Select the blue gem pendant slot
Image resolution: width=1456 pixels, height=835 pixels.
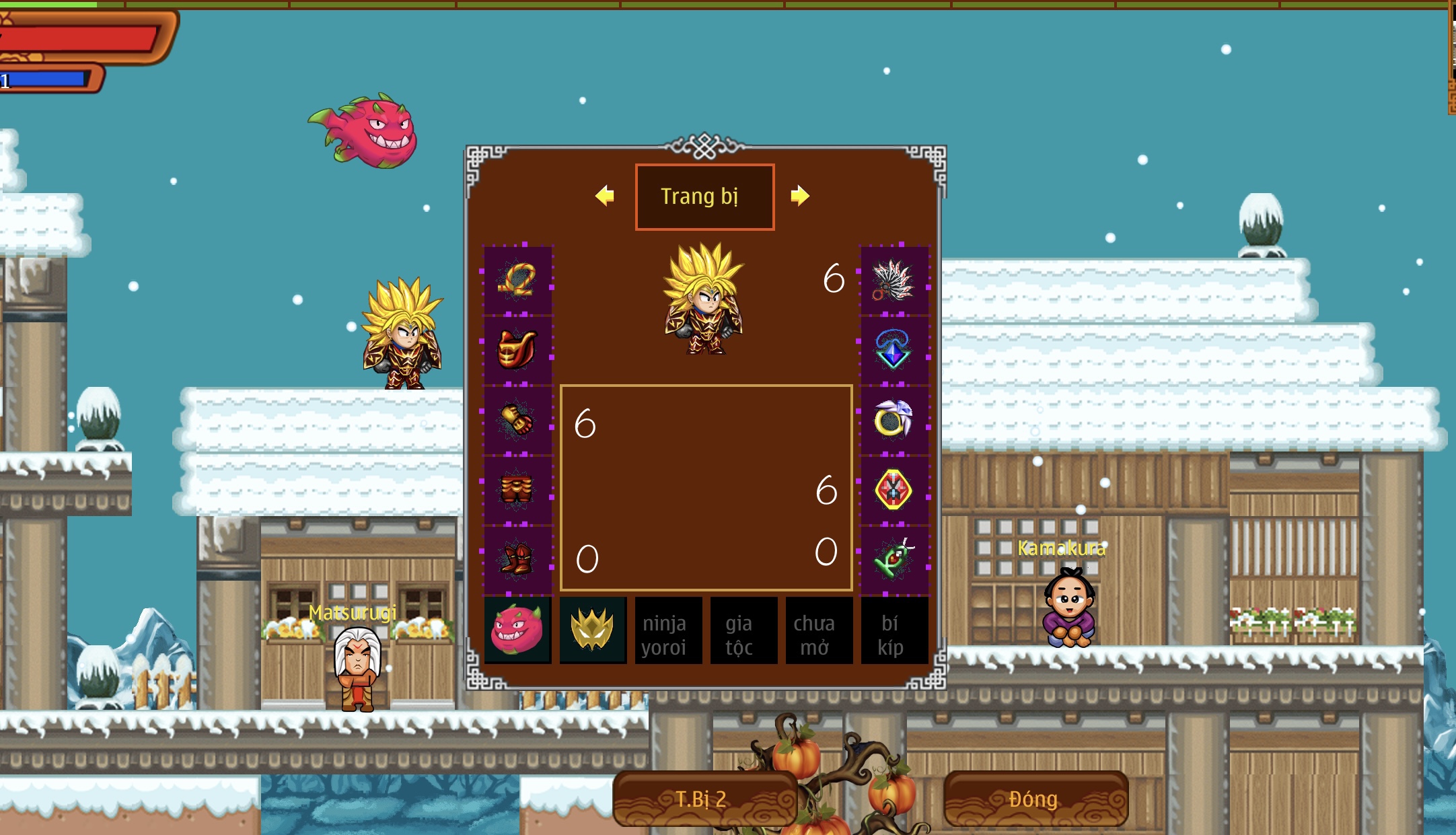[894, 350]
